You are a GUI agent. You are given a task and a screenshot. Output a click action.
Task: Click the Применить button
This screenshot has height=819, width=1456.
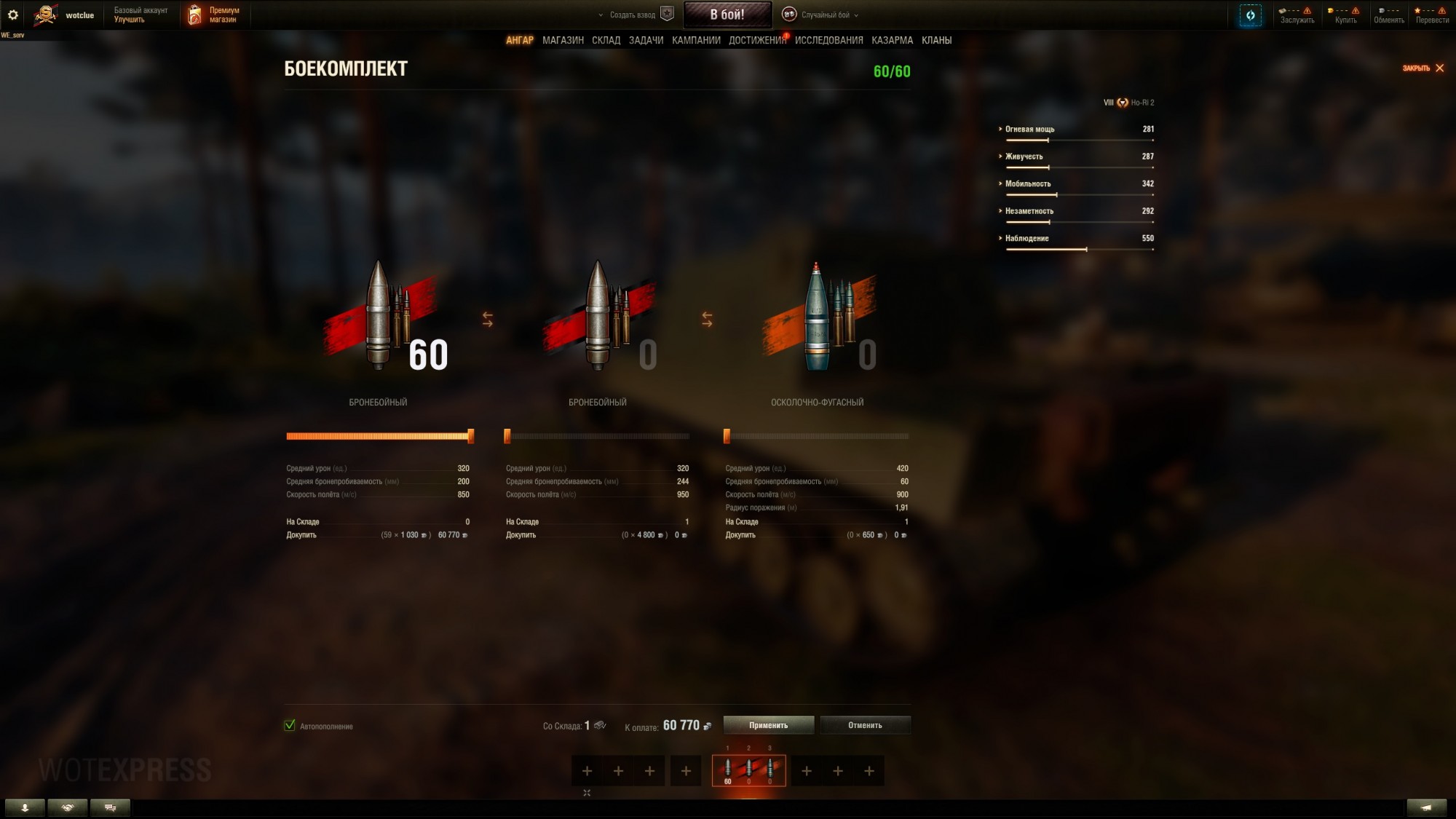point(767,724)
